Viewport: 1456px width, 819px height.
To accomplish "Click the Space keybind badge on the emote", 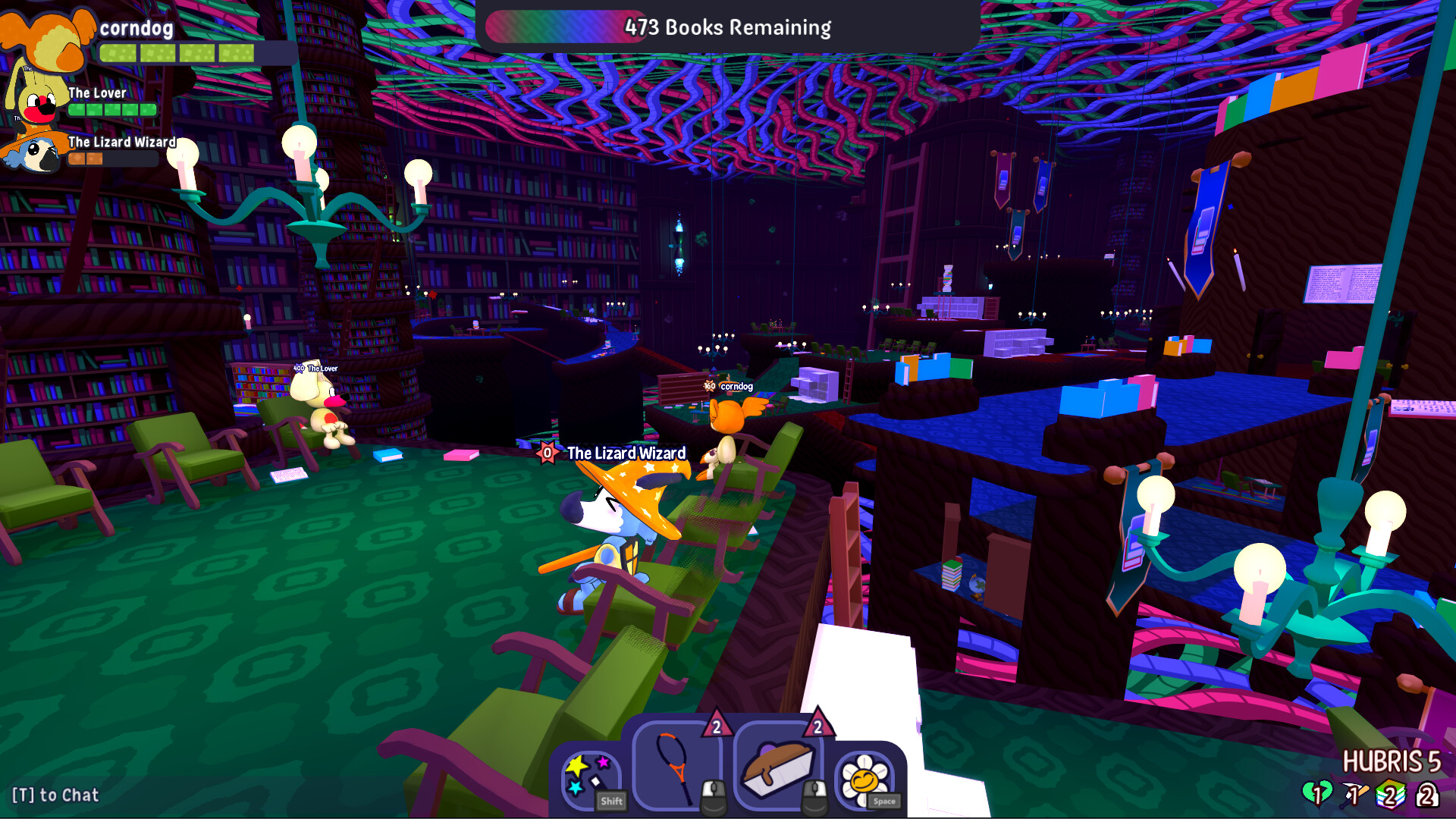I will 883,802.
